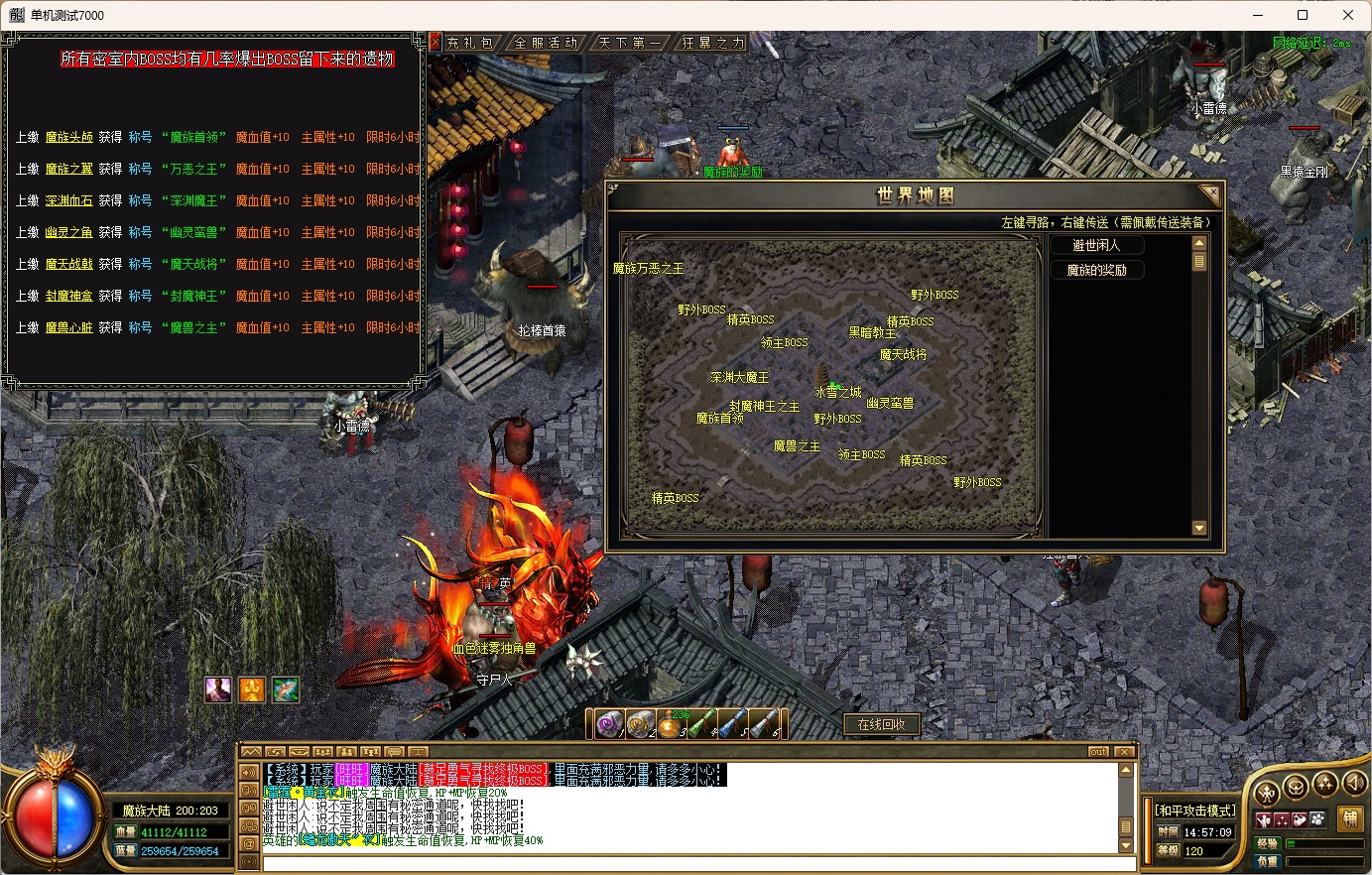Open the 狂暴之力 tab
Screen dimensions: 1372x875
click(x=713, y=43)
